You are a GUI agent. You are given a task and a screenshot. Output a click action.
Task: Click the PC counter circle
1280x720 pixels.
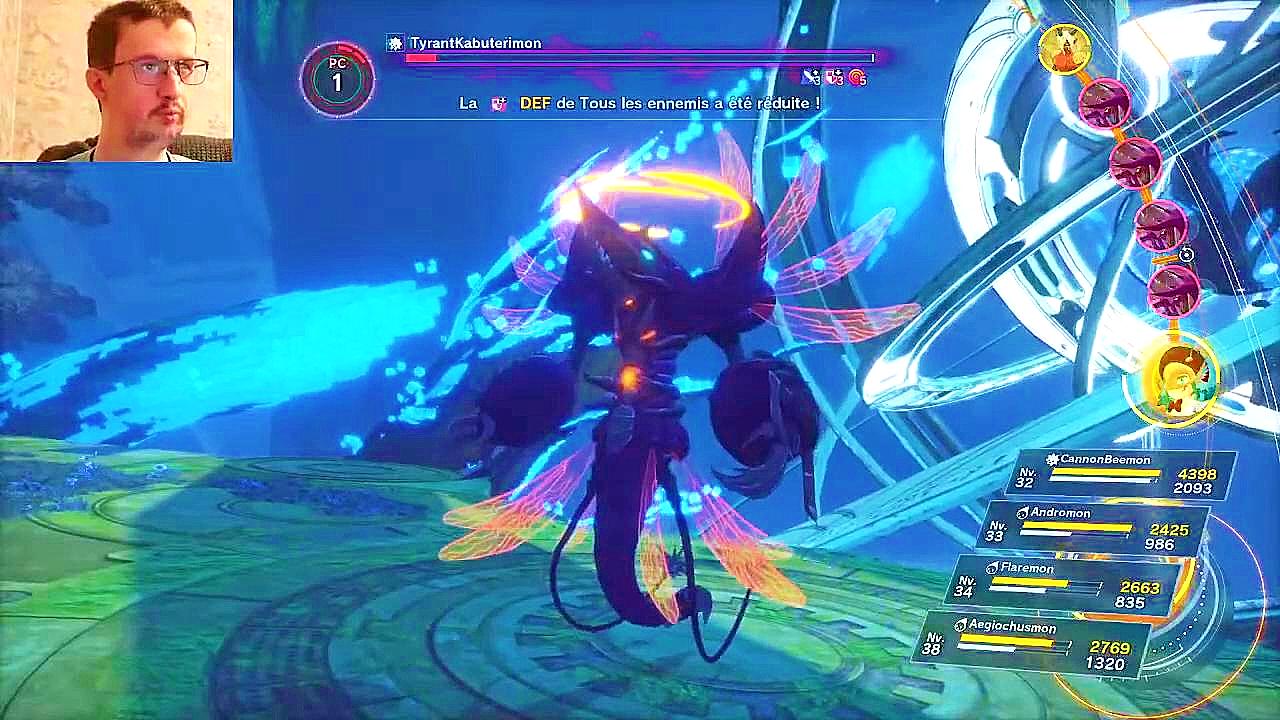tap(337, 78)
